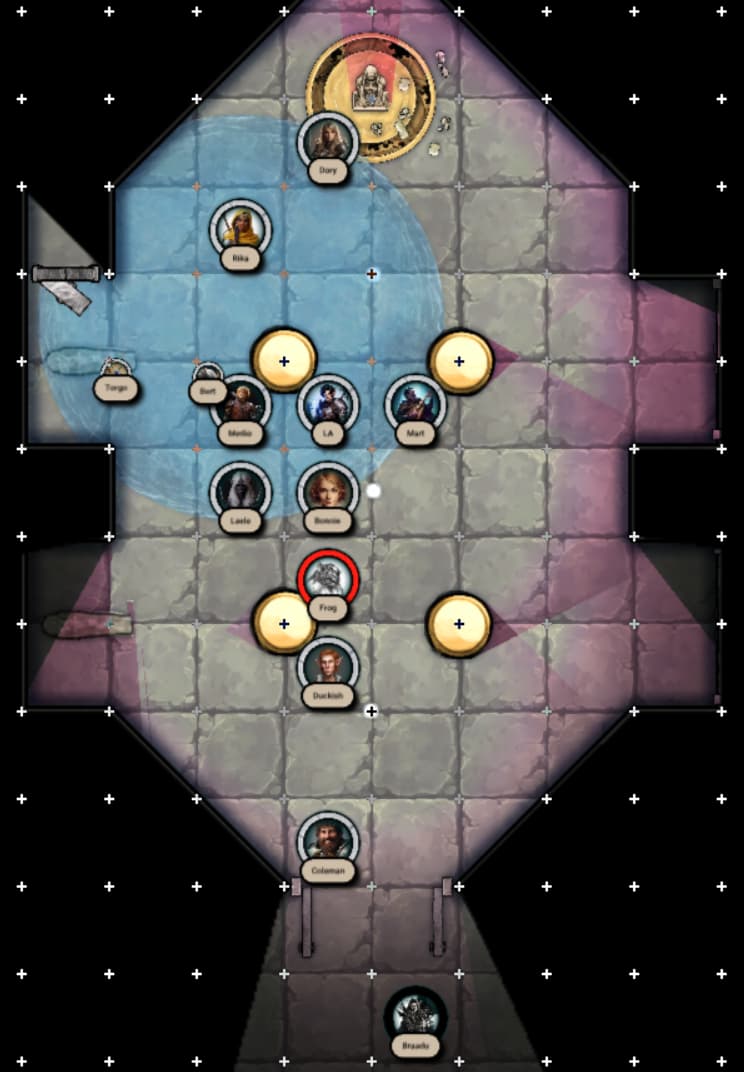The height and width of the screenshot is (1072, 744).
Task: Select the red-ringed Frog token
Action: click(327, 578)
